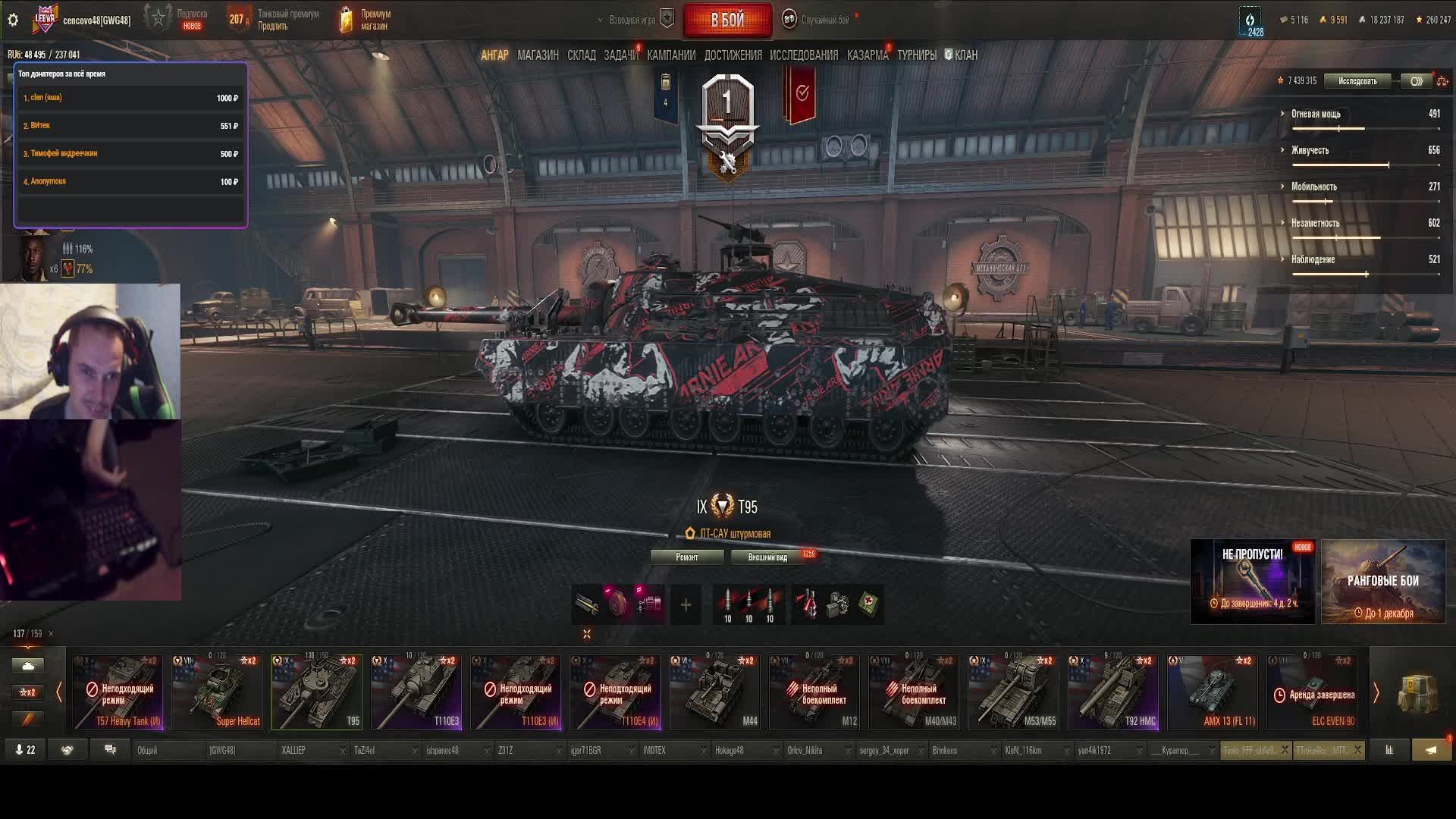Viewport: 1456px width, 819px height.
Task: Open the settings gear icon
Action: (x=13, y=20)
